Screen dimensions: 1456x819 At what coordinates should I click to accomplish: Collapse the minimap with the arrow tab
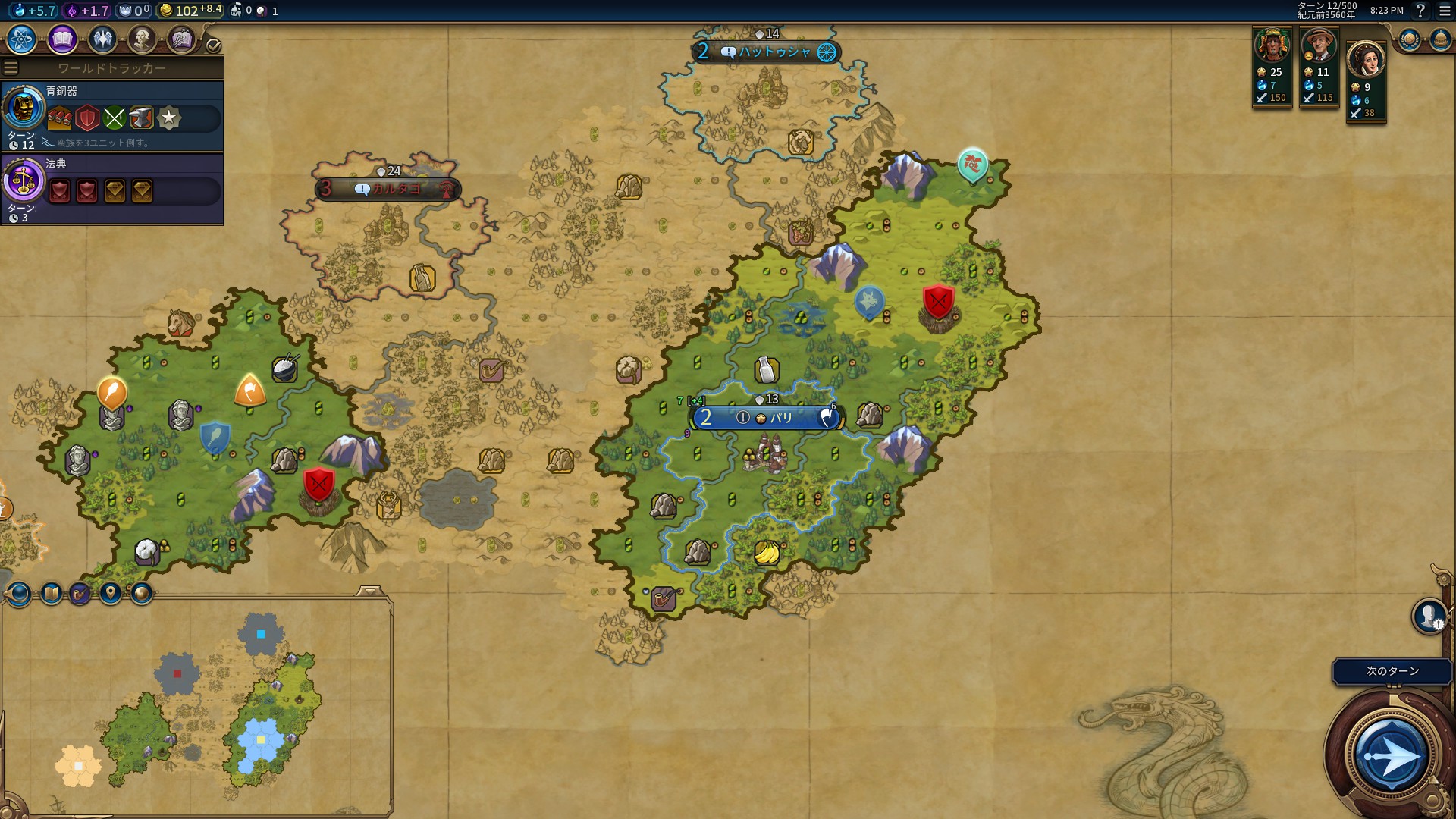click(x=370, y=591)
